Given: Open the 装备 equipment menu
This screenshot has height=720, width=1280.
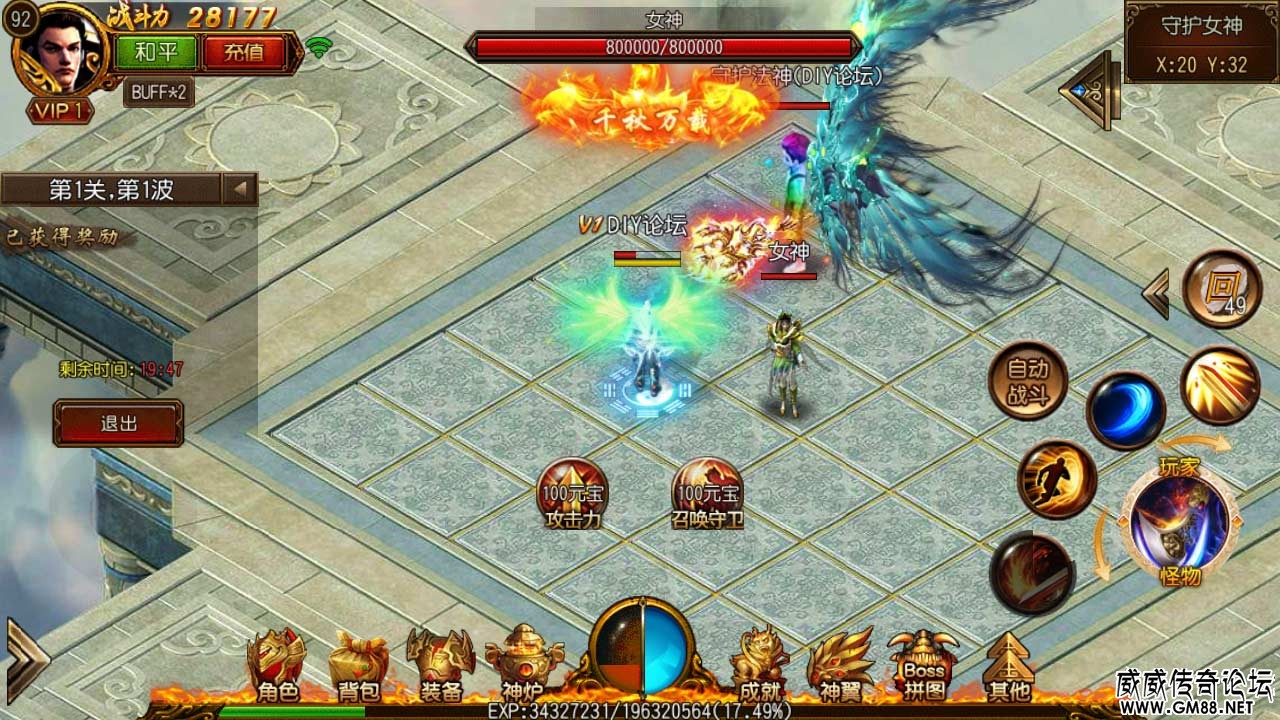Looking at the screenshot, I should tap(440, 664).
